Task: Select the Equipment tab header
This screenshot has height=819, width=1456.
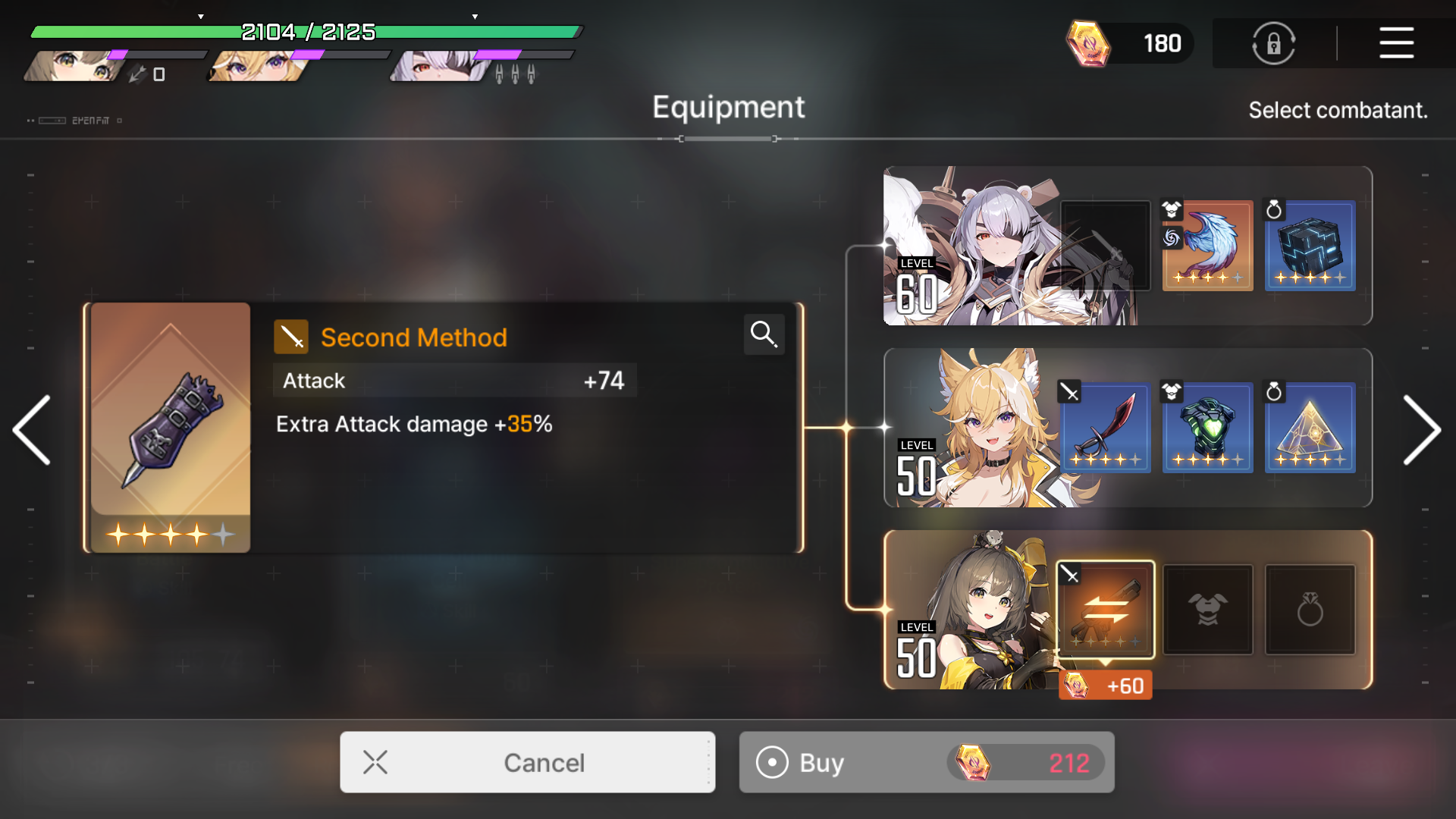Action: click(x=728, y=107)
